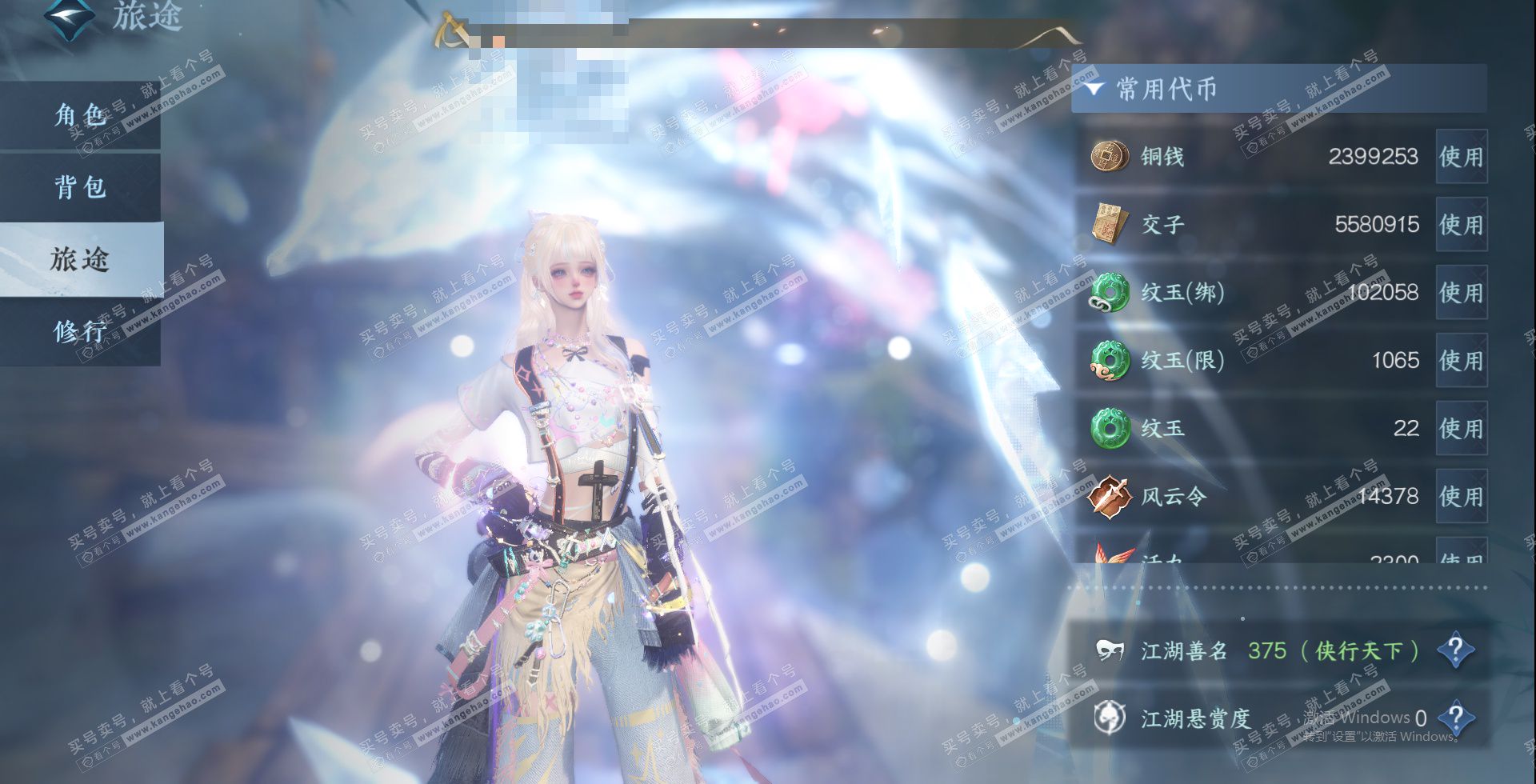Screen dimensions: 1536x784
Task: Switch to the 修行 tab
Action: click(80, 330)
